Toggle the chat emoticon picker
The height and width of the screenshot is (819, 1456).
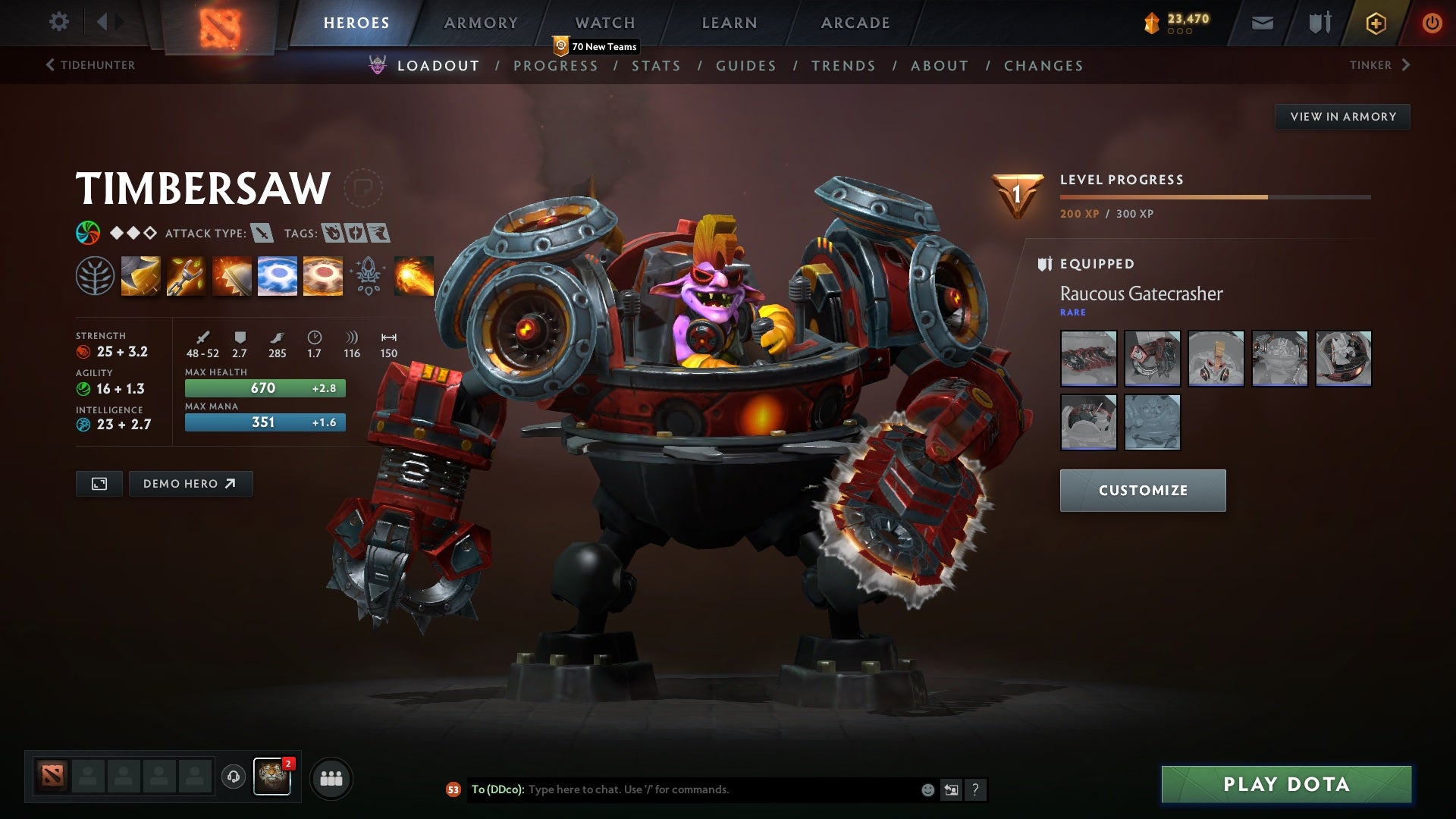tap(927, 789)
